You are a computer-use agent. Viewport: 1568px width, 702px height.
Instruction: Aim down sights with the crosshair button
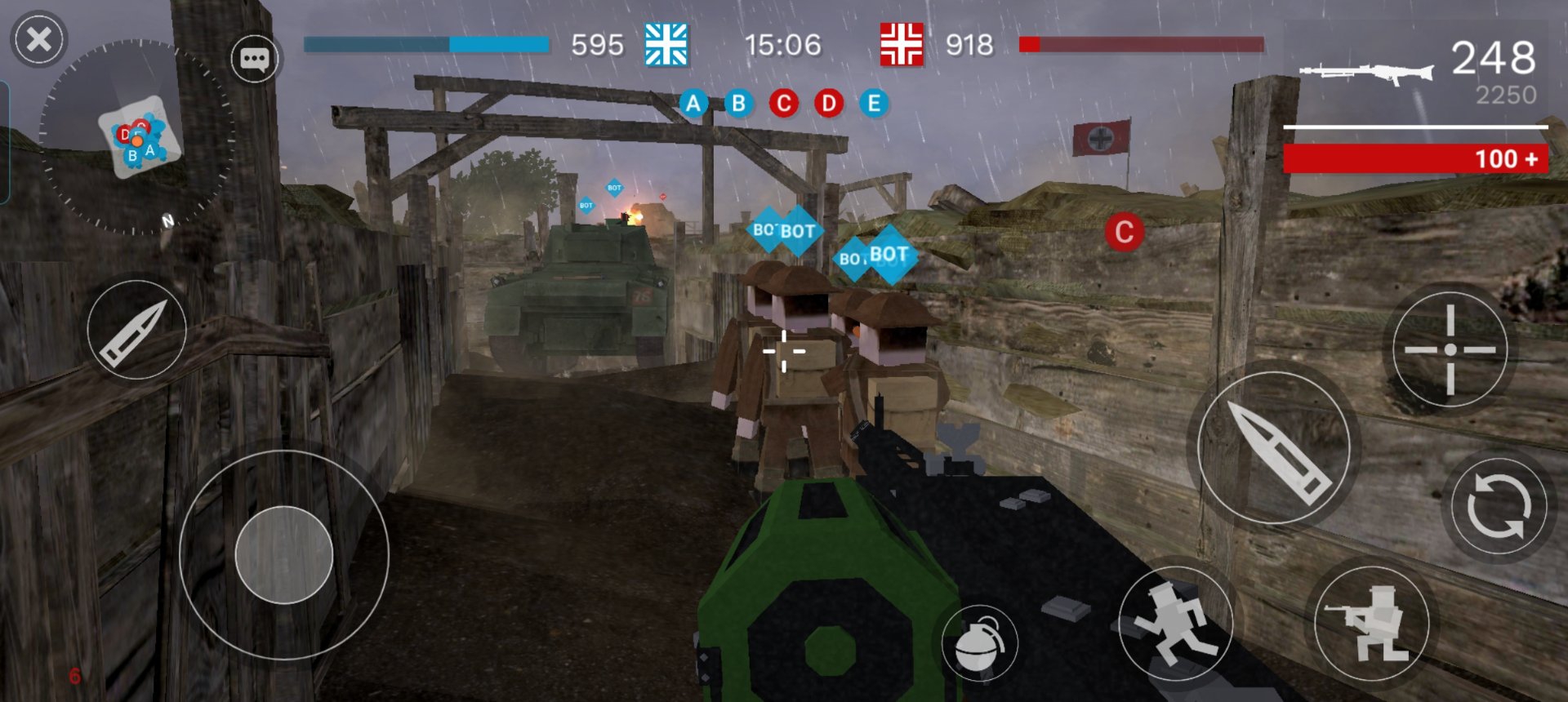click(1450, 350)
